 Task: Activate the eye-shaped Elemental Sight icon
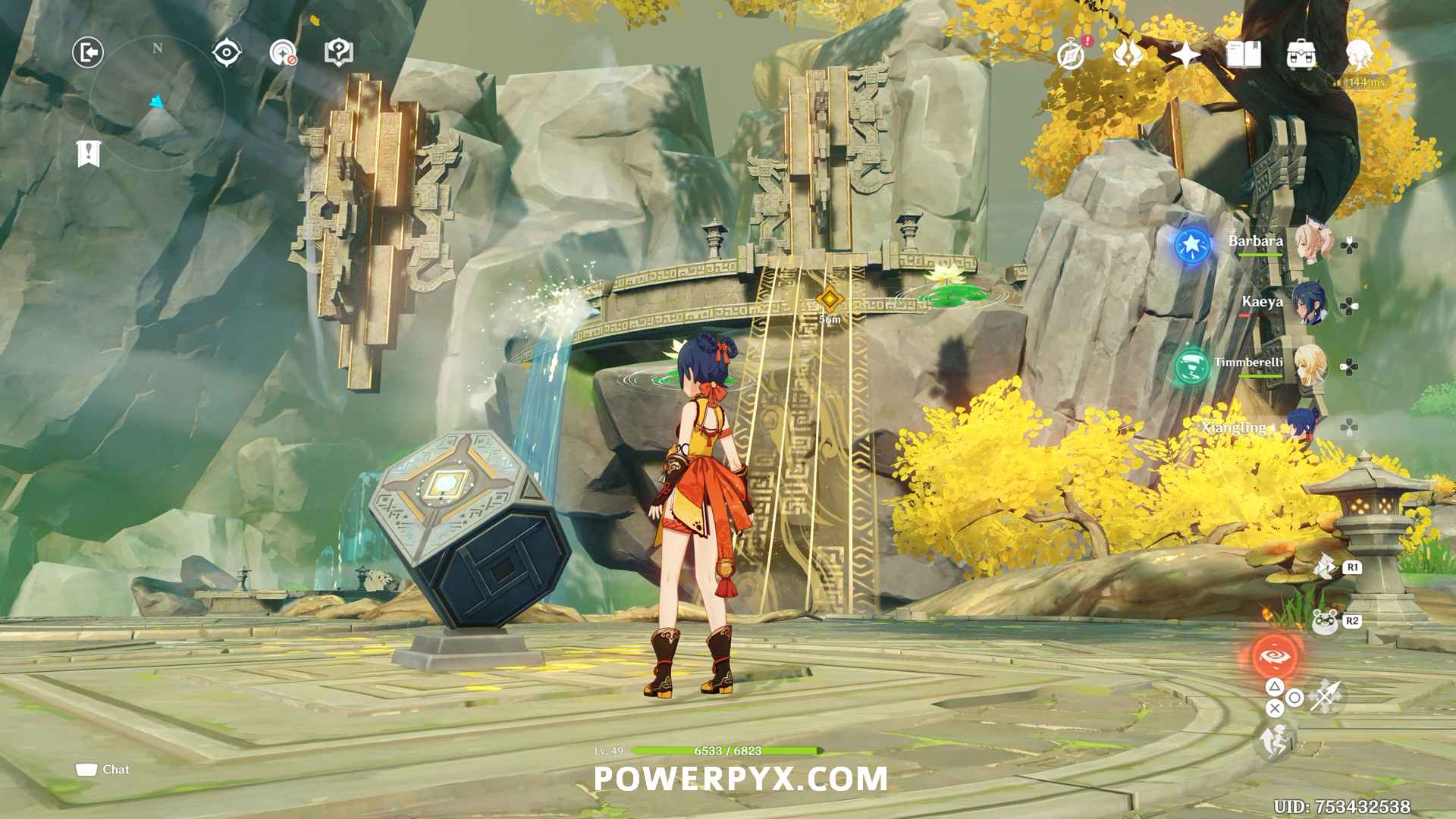[x=227, y=53]
